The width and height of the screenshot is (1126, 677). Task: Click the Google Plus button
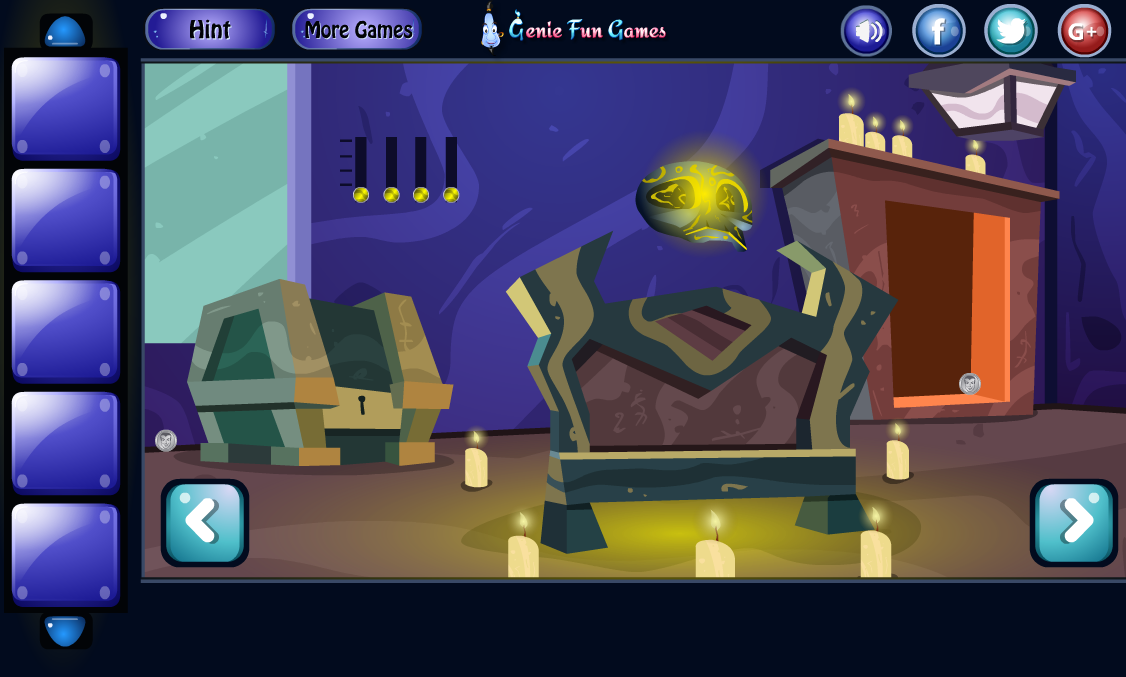coord(1084,31)
